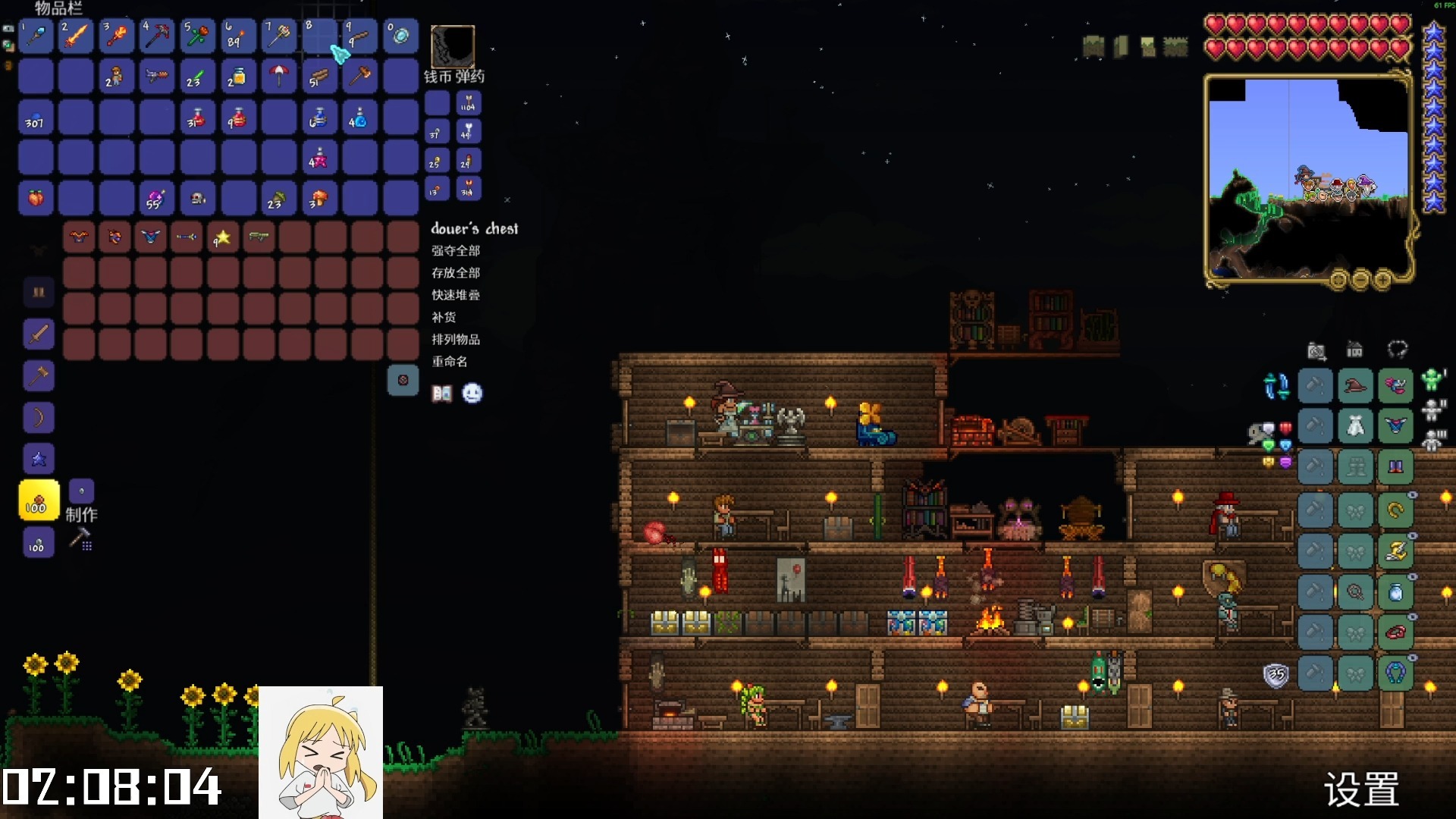This screenshot has width=1456, height=819.
Task: Sort chest items (排列物品)
Action: pos(456,339)
